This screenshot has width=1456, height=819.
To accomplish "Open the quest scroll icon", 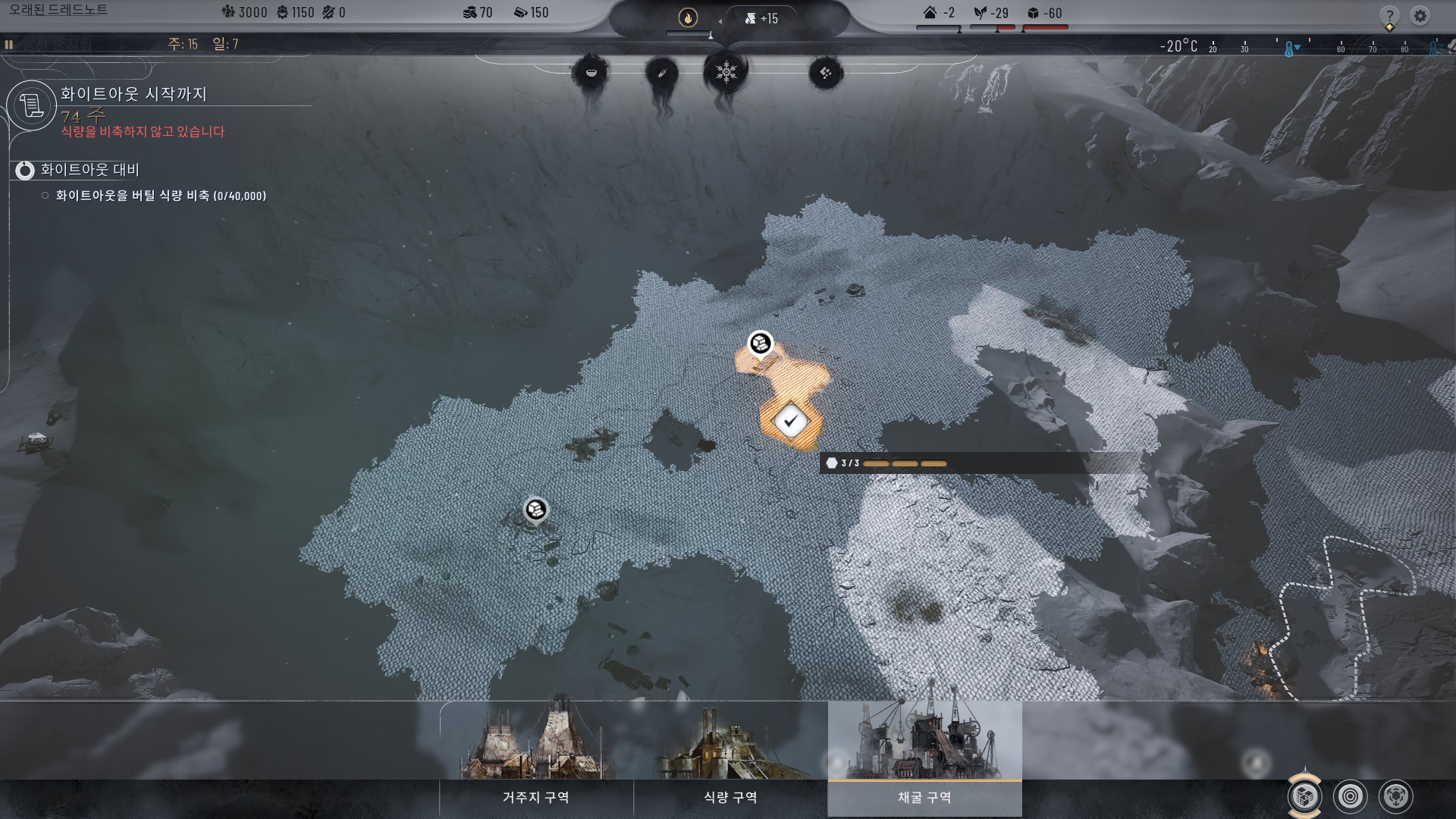I will coord(31,105).
